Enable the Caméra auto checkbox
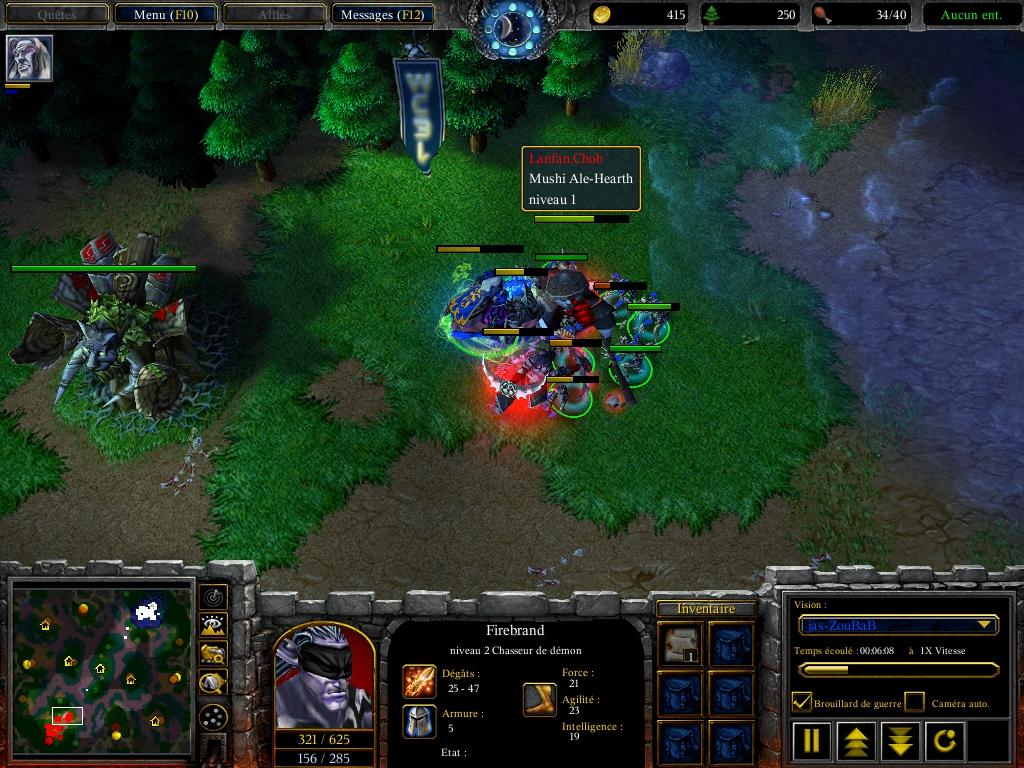Image resolution: width=1024 pixels, height=768 pixels. coord(915,702)
